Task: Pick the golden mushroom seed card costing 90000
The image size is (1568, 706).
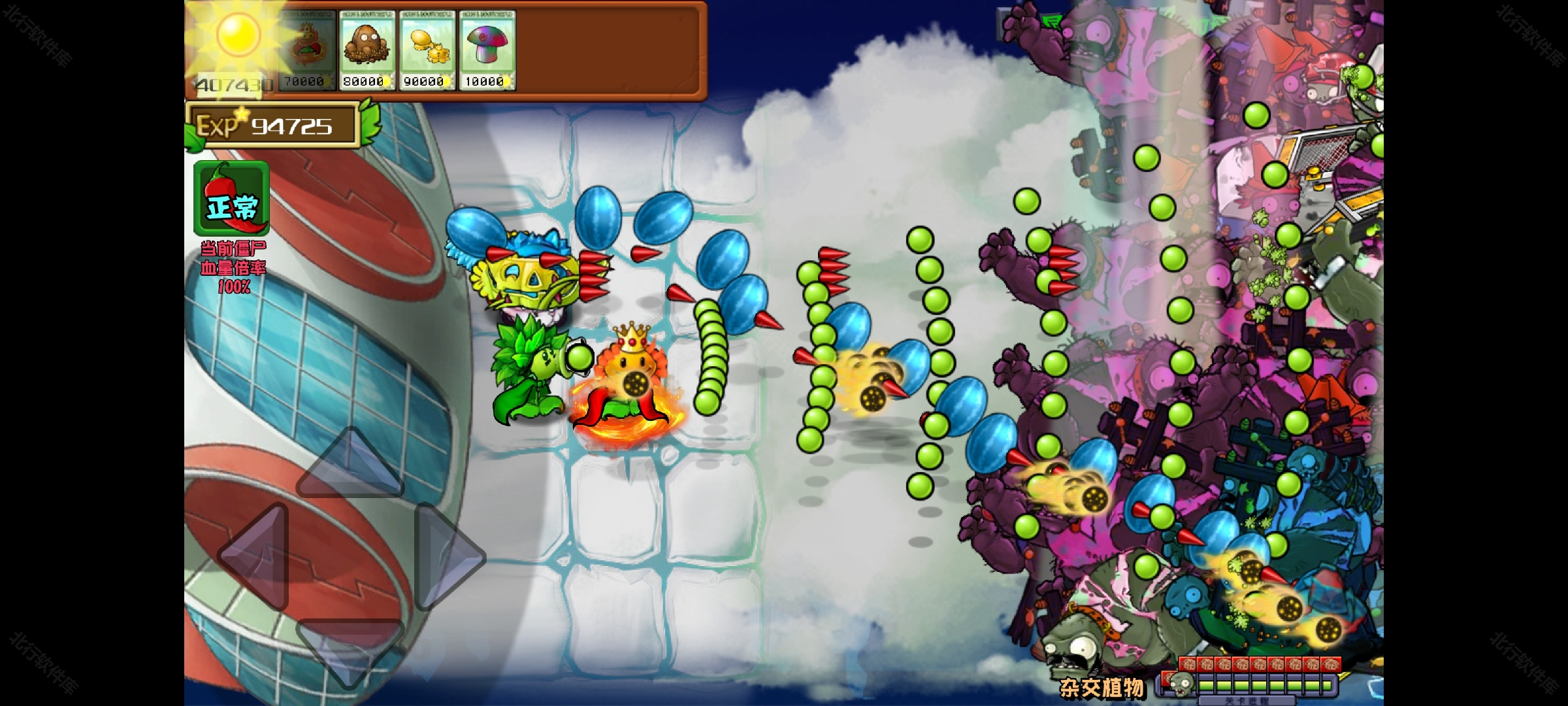Action: click(x=427, y=50)
